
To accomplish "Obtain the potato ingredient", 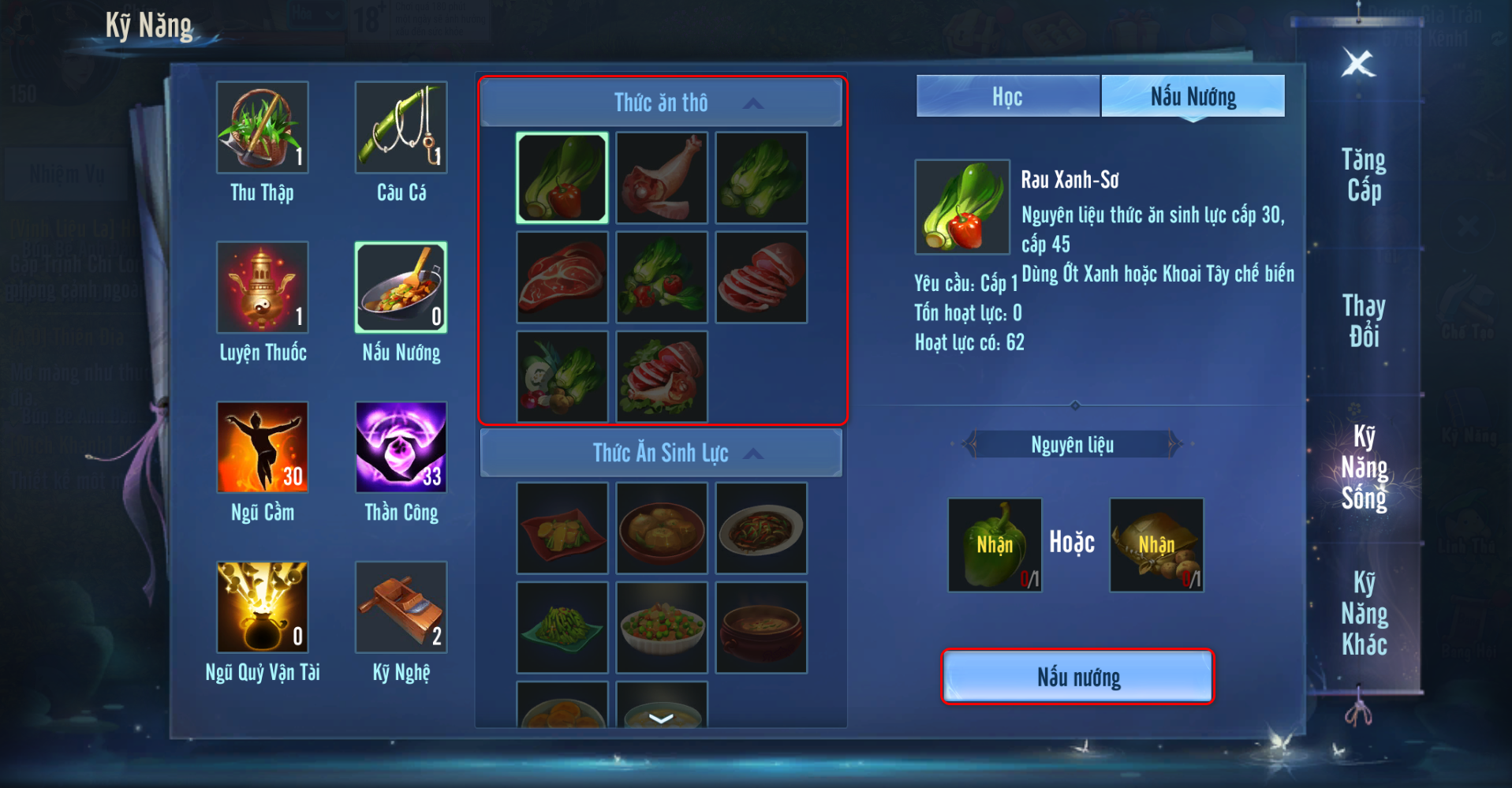I will pyautogui.click(x=1156, y=545).
